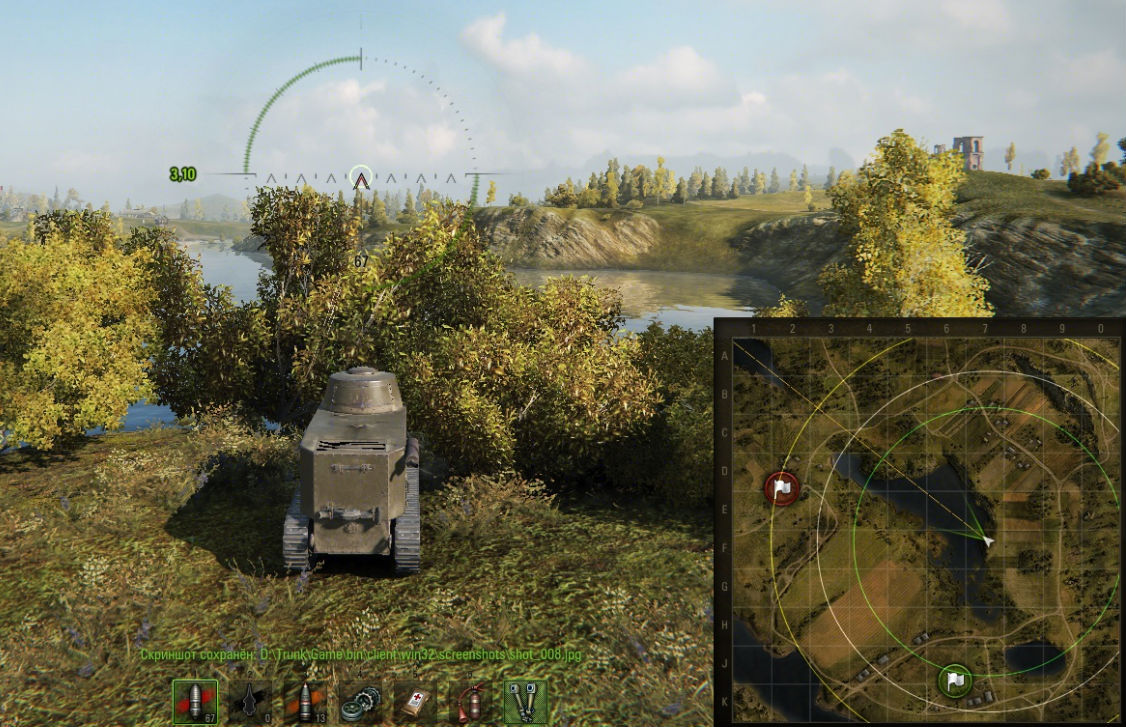The width and height of the screenshot is (1126, 727).
Task: Click the engine pistons equipment icon
Action: tap(524, 702)
